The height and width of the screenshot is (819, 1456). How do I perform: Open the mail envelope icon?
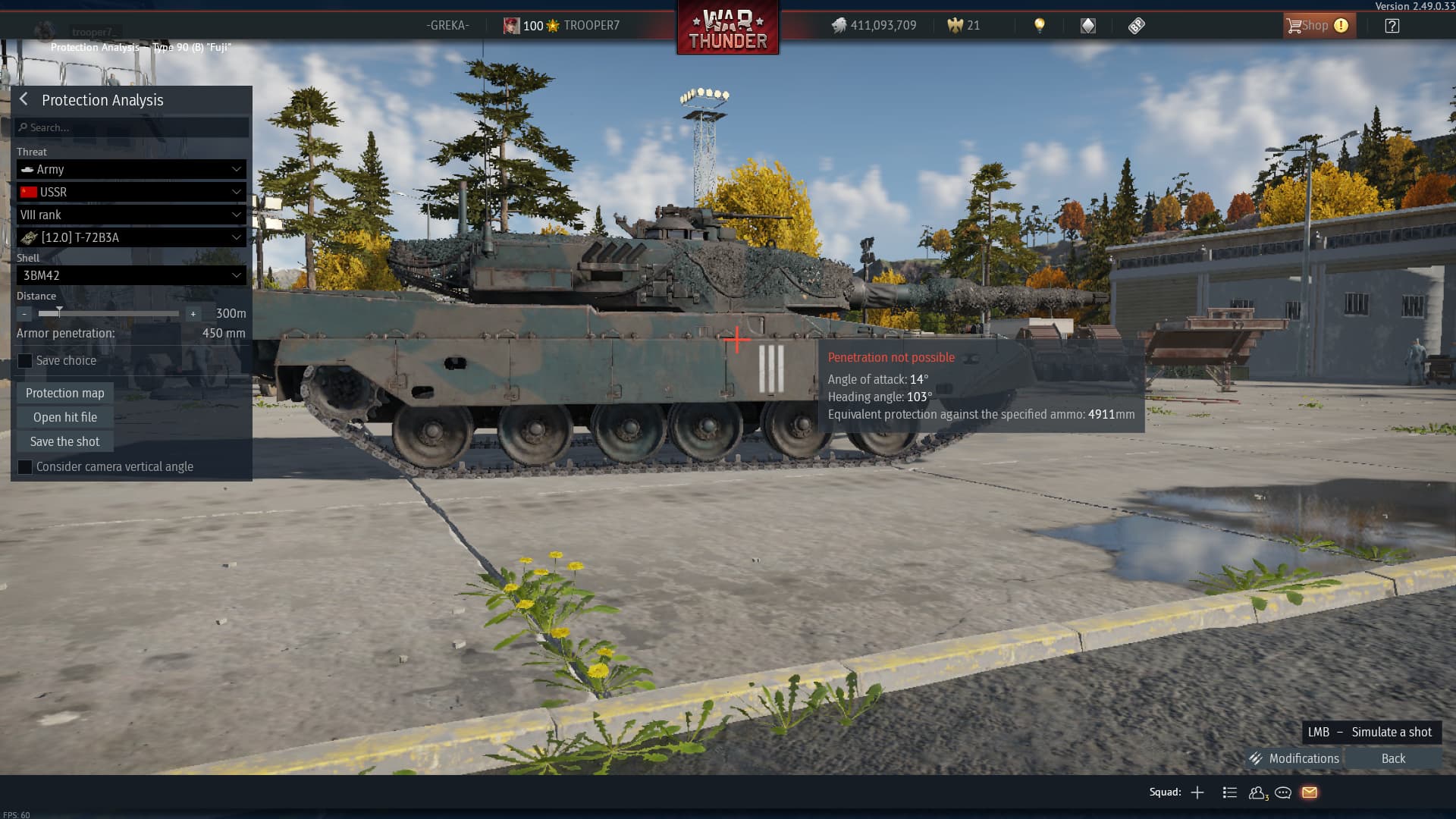click(1310, 792)
